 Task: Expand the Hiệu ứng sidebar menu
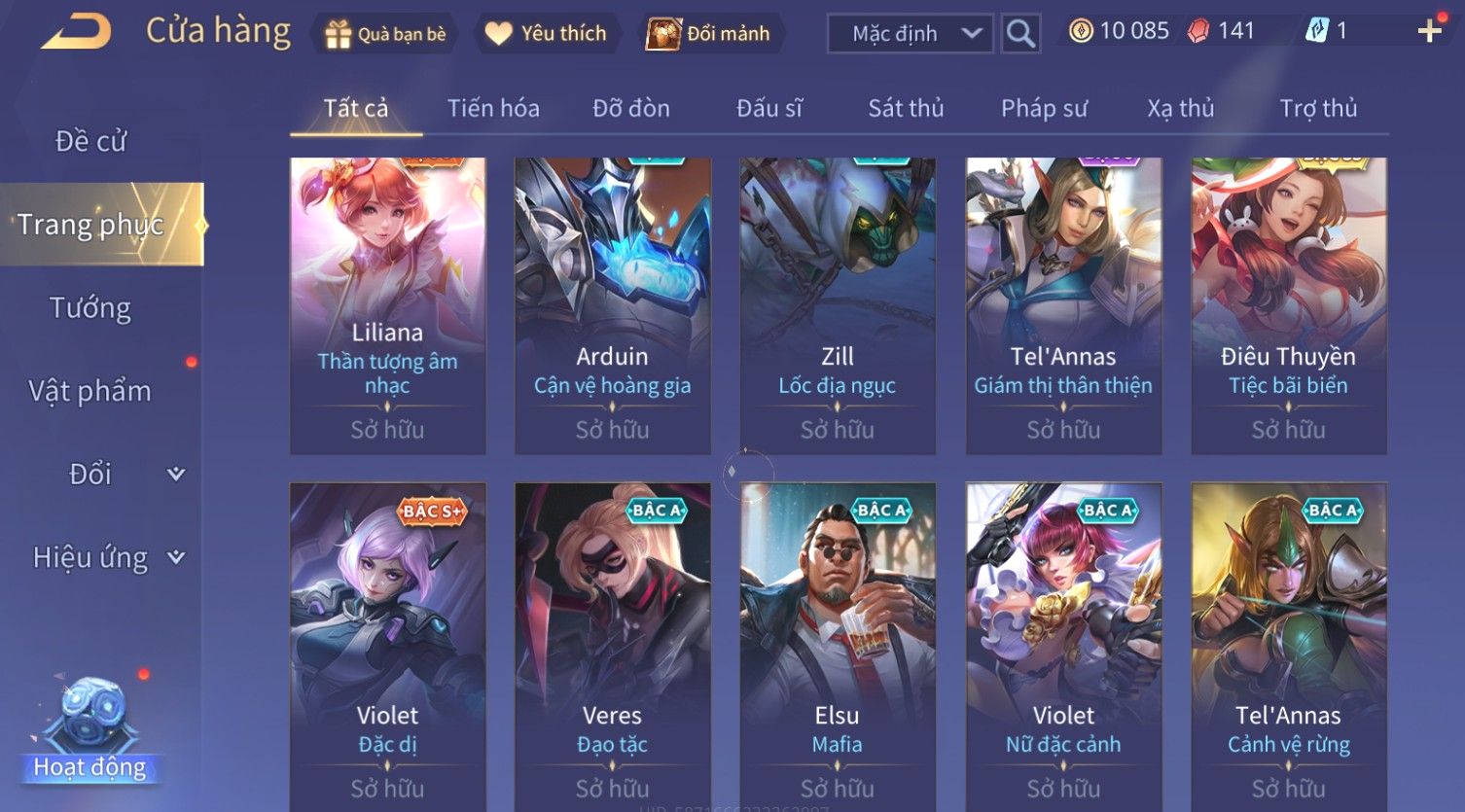(107, 558)
